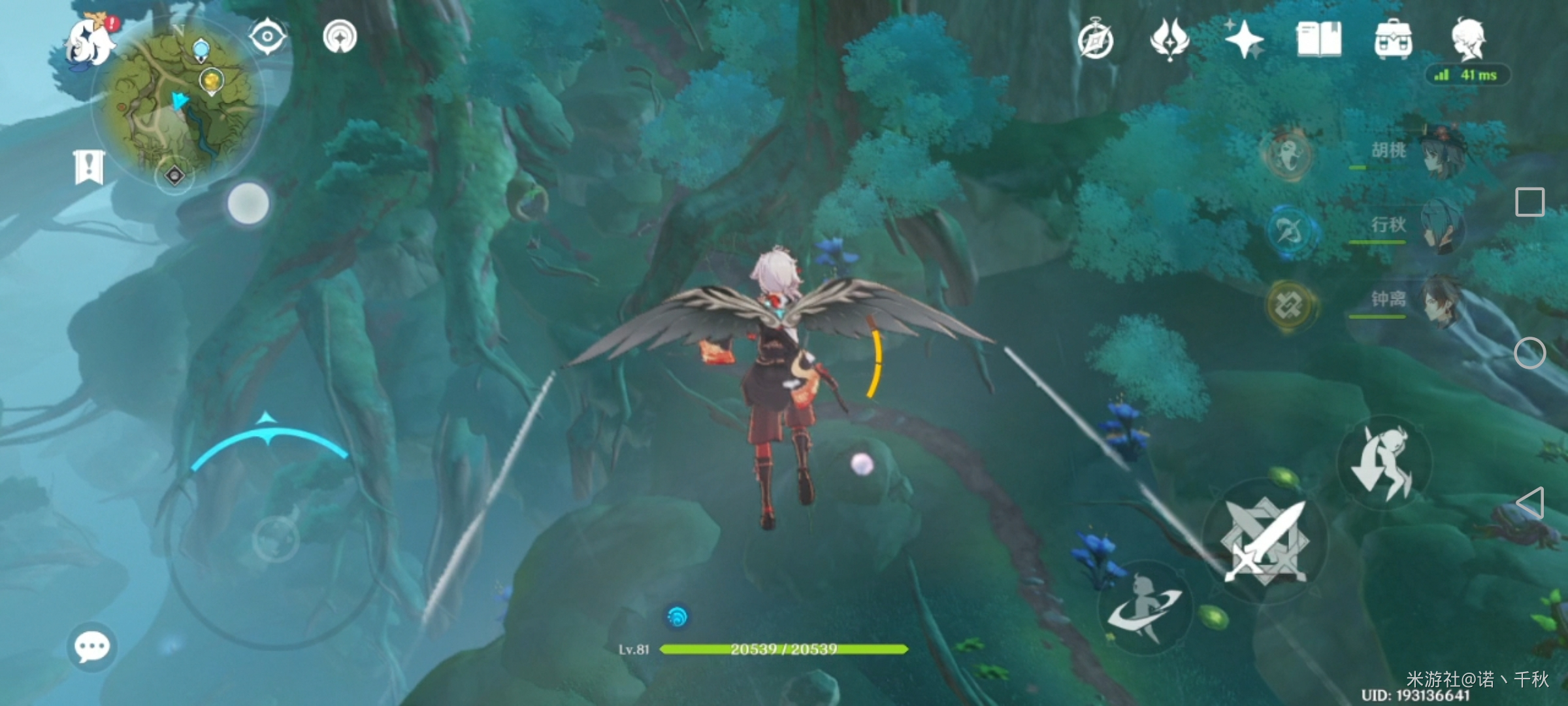
Task: Open the quest tracker bookmark icon
Action: (x=89, y=167)
